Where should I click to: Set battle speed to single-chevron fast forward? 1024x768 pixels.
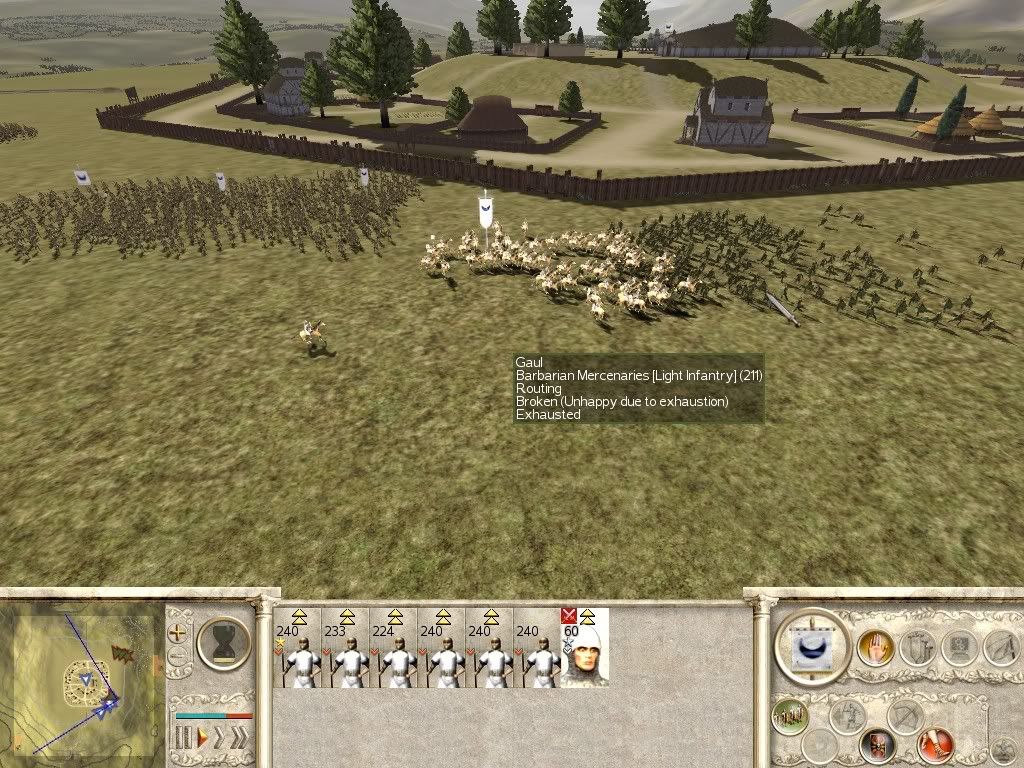pos(220,739)
